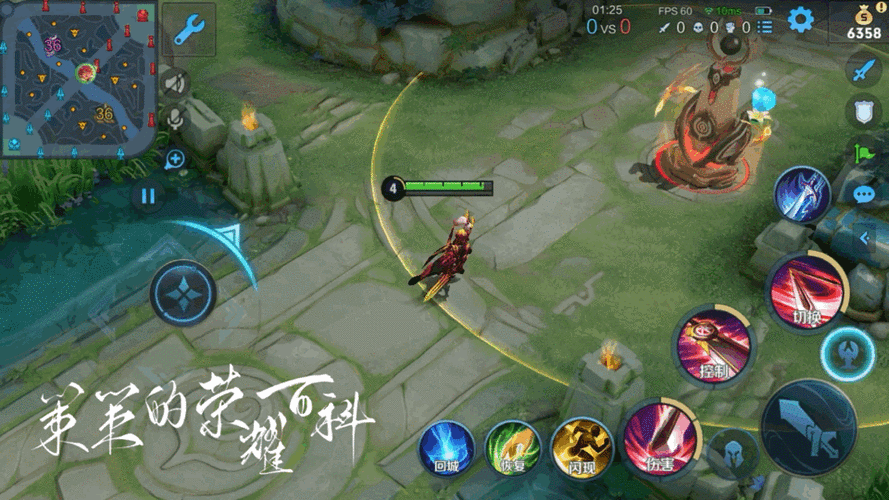Cast the 闪现 flash spell

tap(581, 447)
